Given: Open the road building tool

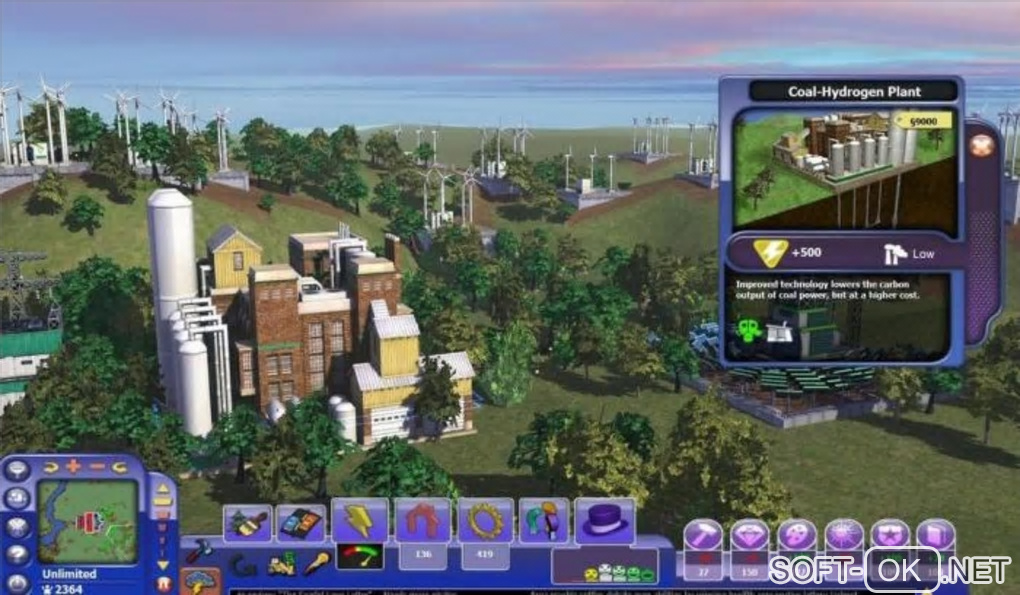Looking at the screenshot, I should click(300, 522).
